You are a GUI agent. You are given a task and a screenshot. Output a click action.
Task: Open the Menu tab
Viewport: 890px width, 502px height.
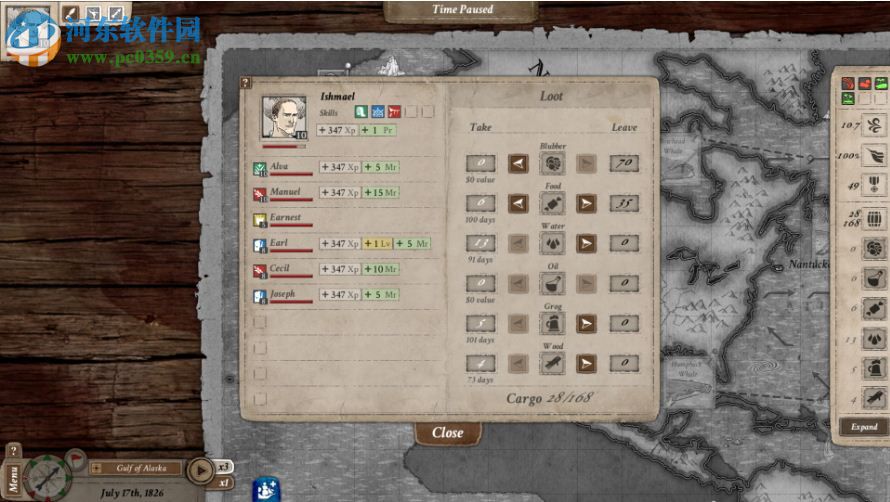point(13,475)
